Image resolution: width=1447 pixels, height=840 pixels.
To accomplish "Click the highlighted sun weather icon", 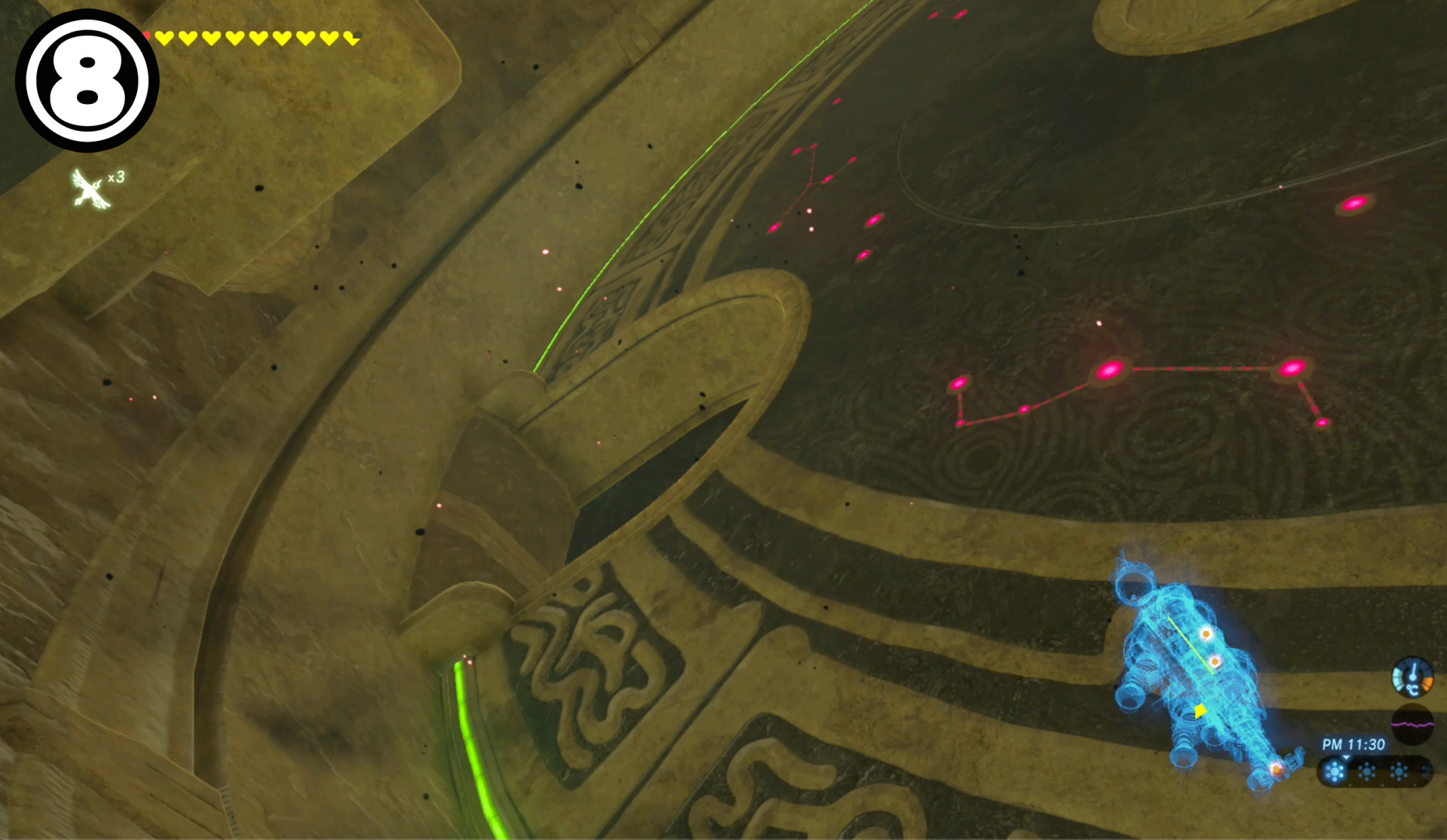I will point(1335,772).
